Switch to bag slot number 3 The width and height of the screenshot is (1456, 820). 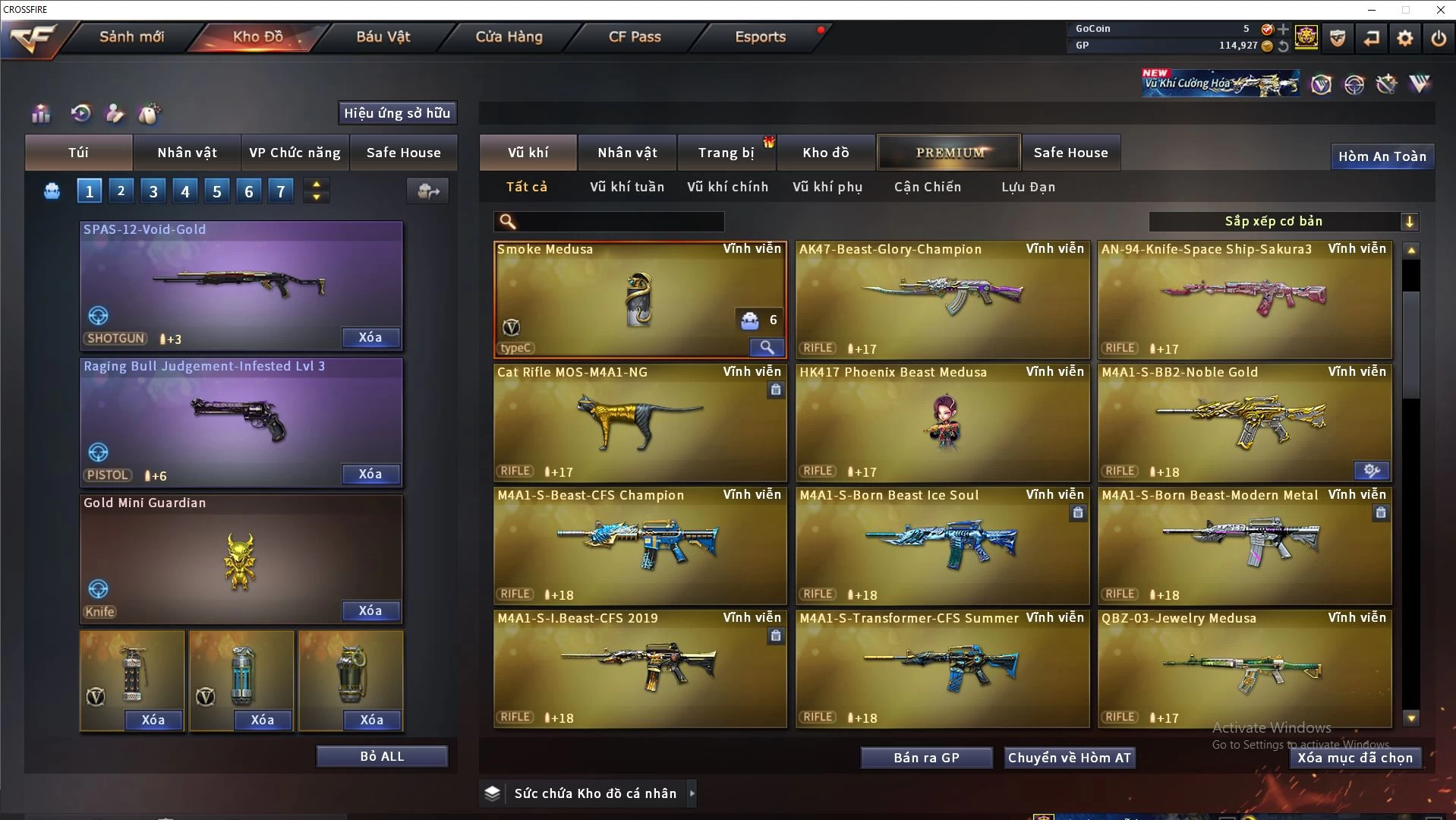tap(153, 191)
